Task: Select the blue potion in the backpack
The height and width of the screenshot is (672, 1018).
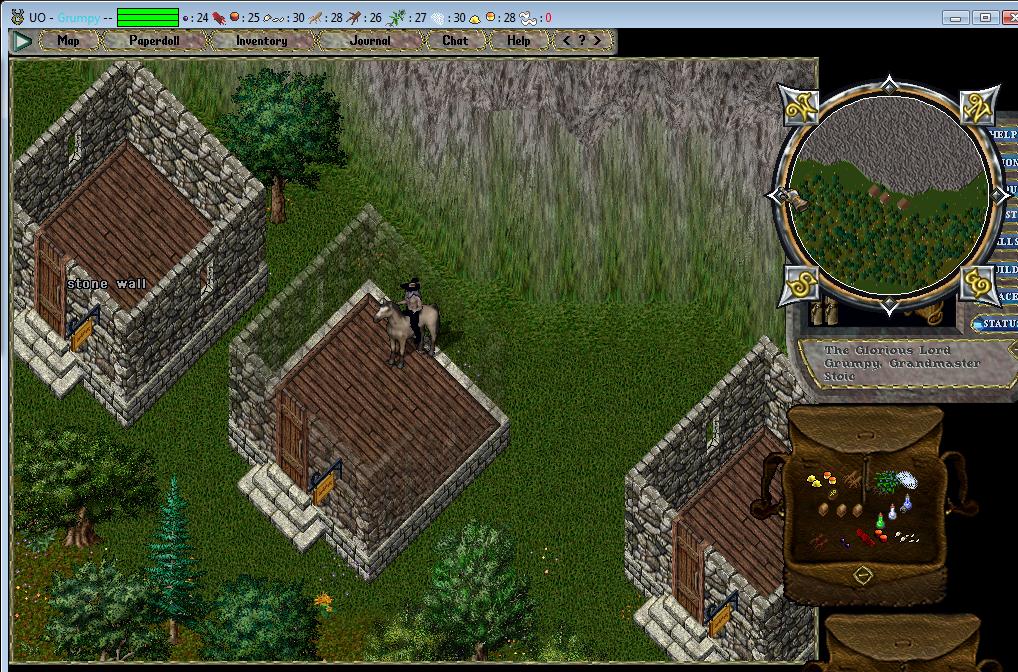Action: click(906, 506)
